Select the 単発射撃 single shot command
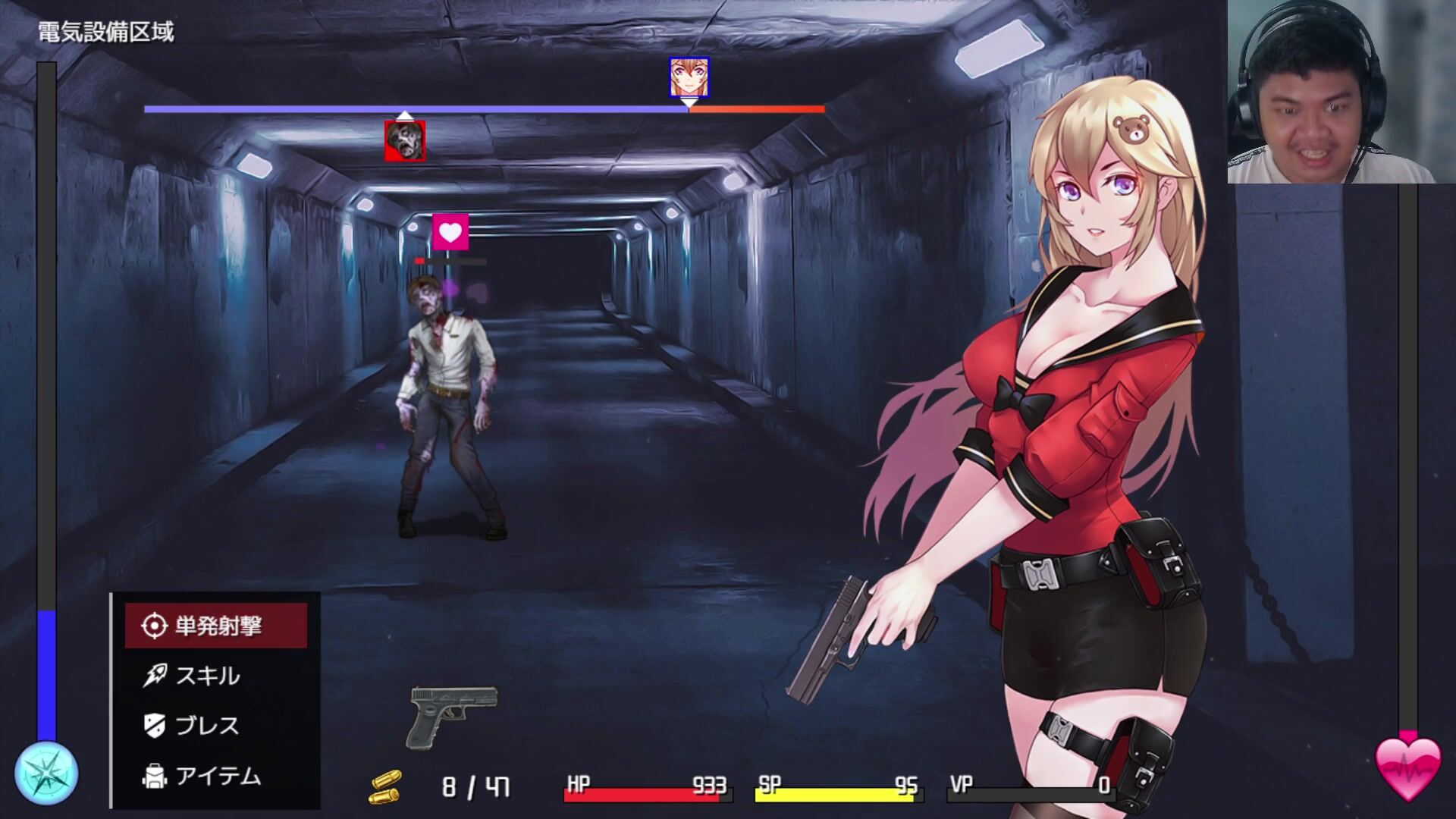The height and width of the screenshot is (819, 1456). [216, 626]
